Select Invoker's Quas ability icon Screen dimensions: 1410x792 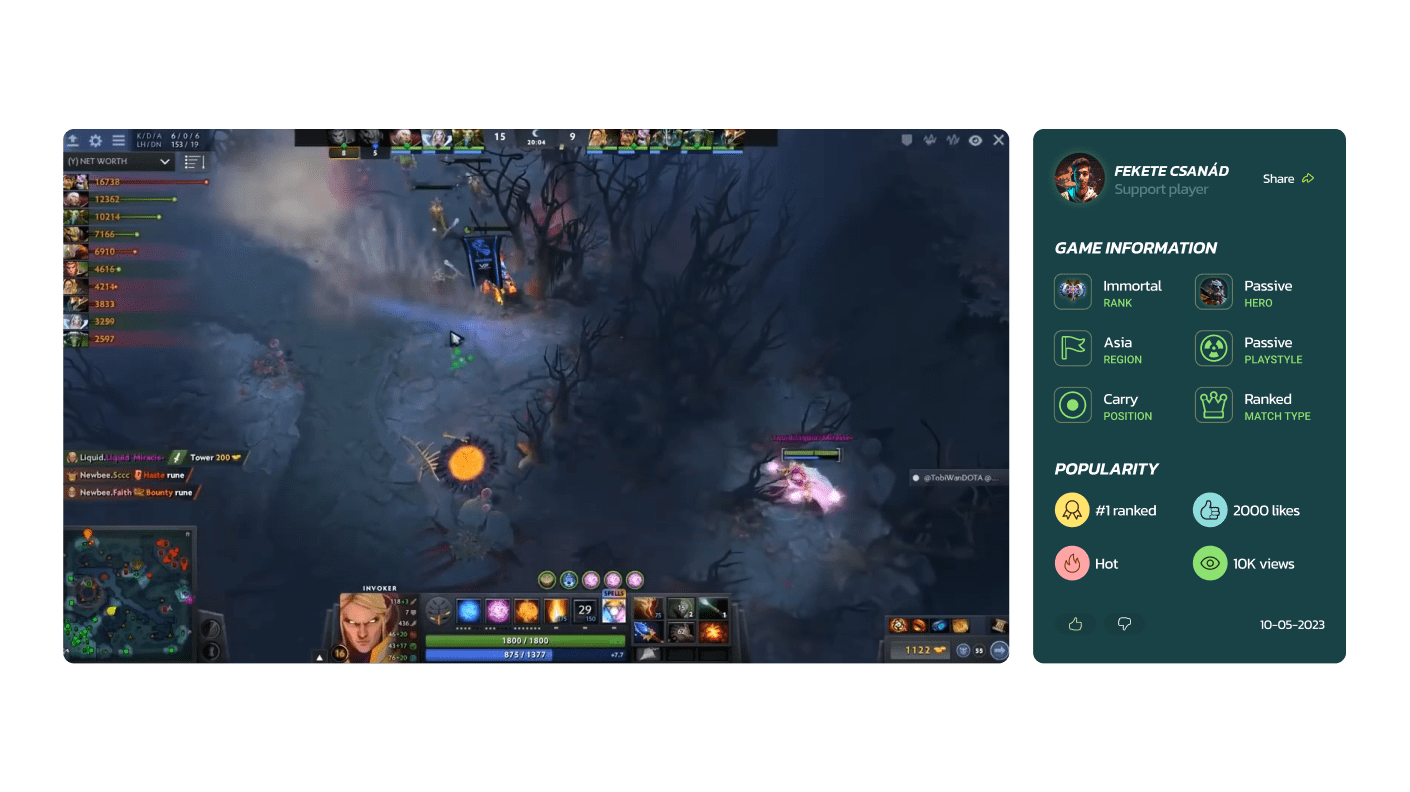(x=467, y=609)
